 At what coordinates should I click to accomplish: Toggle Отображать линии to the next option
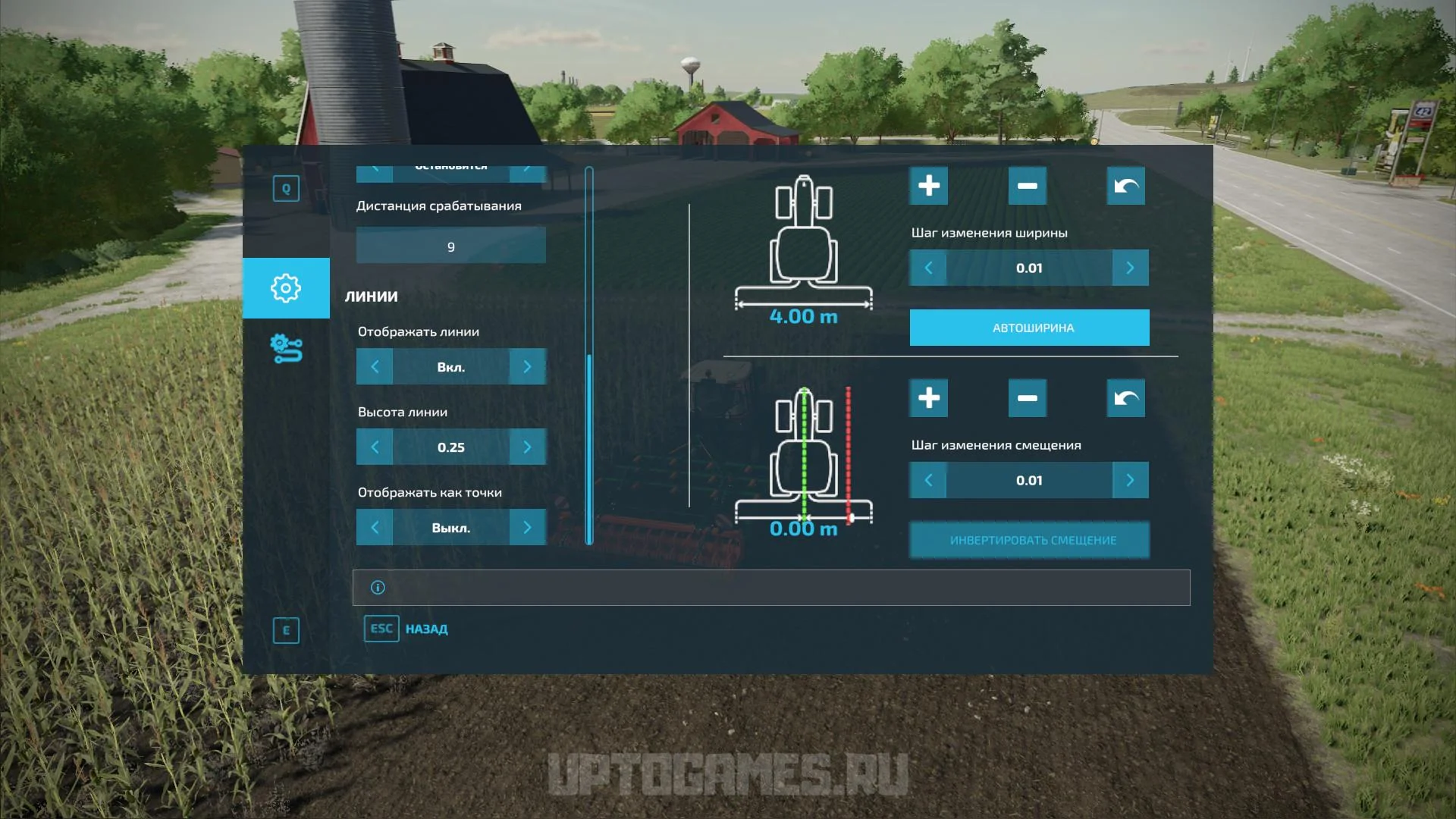(527, 367)
